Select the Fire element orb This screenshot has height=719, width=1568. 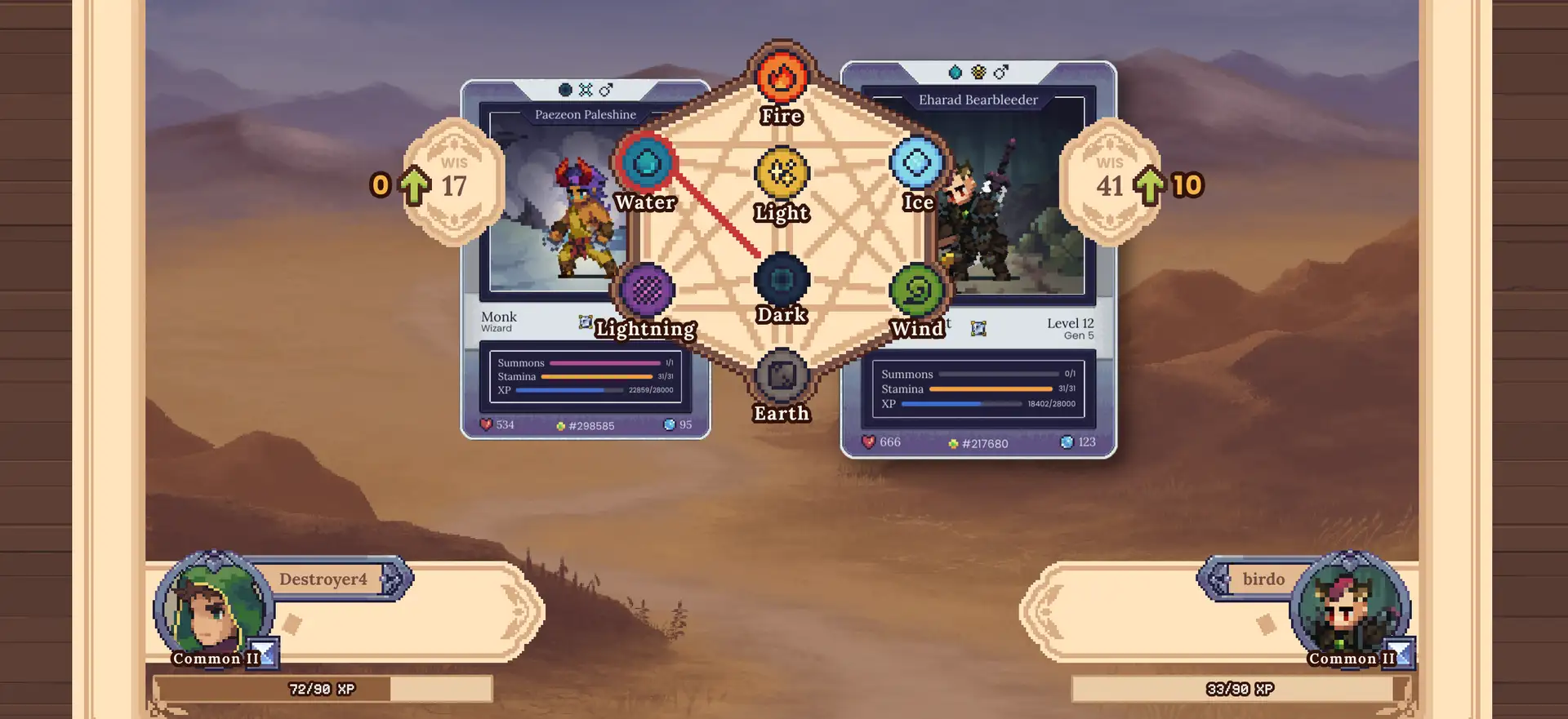782,77
